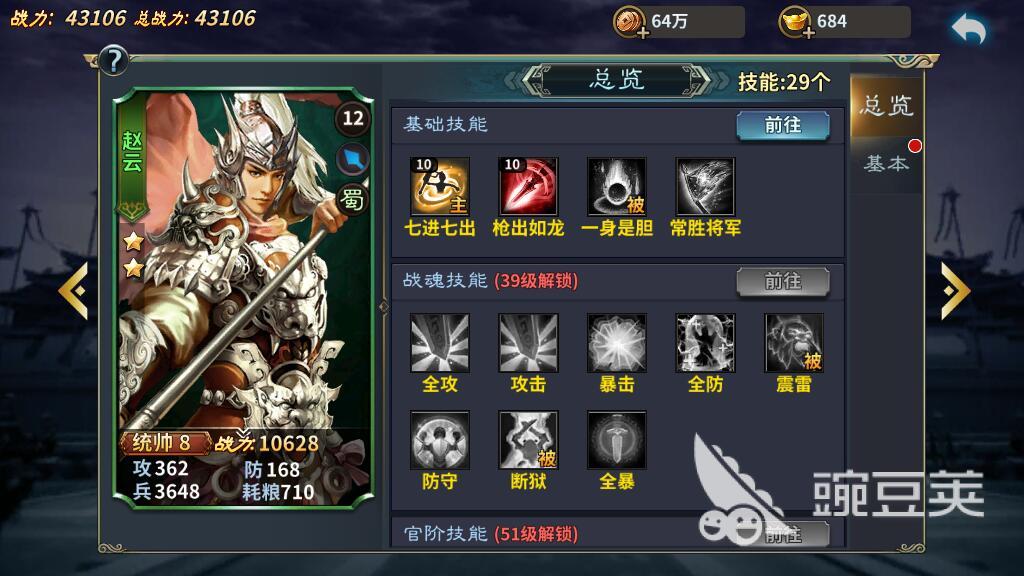This screenshot has height=576, width=1024.
Task: Switch to the 基本 tab
Action: (x=886, y=163)
